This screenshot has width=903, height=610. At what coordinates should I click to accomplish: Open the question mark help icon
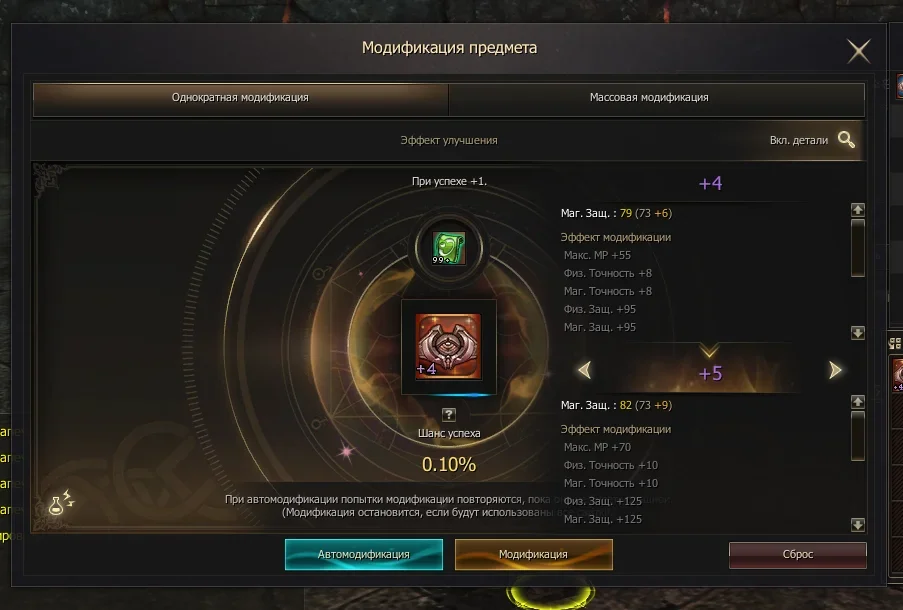pos(449,414)
